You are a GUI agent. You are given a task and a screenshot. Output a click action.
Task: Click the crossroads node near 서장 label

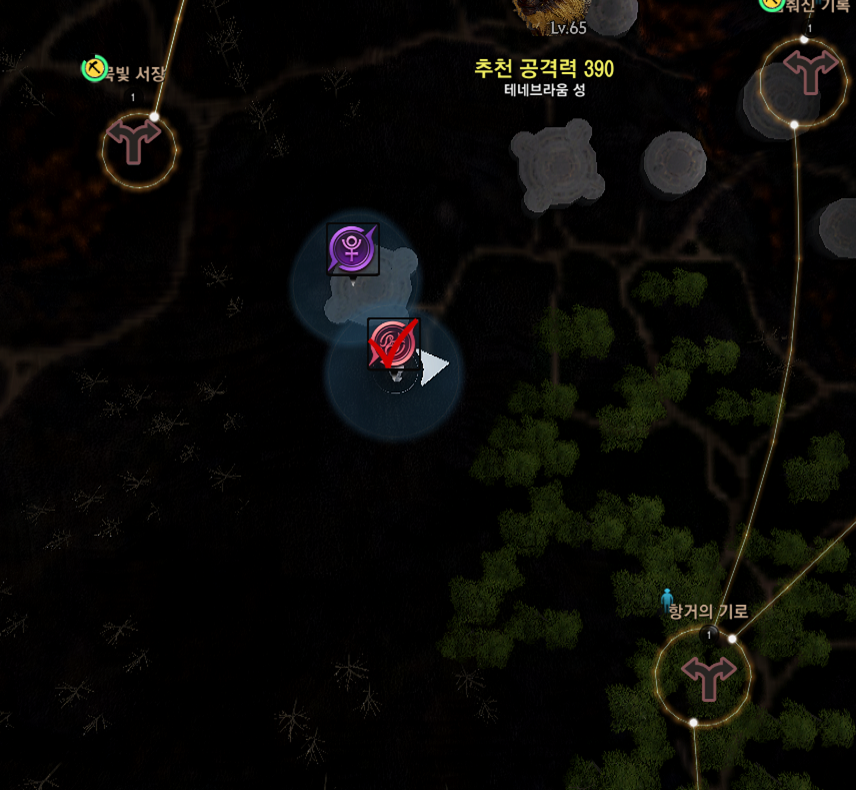click(x=139, y=149)
